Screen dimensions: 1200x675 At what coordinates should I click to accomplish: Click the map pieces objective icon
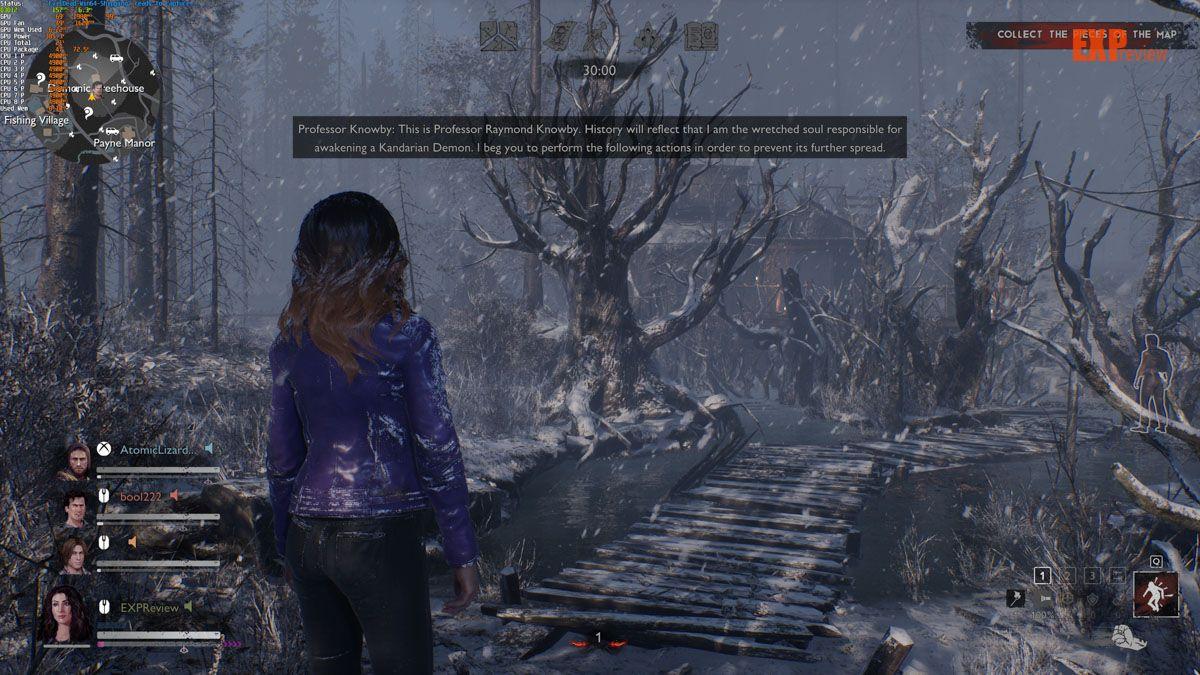pos(496,36)
